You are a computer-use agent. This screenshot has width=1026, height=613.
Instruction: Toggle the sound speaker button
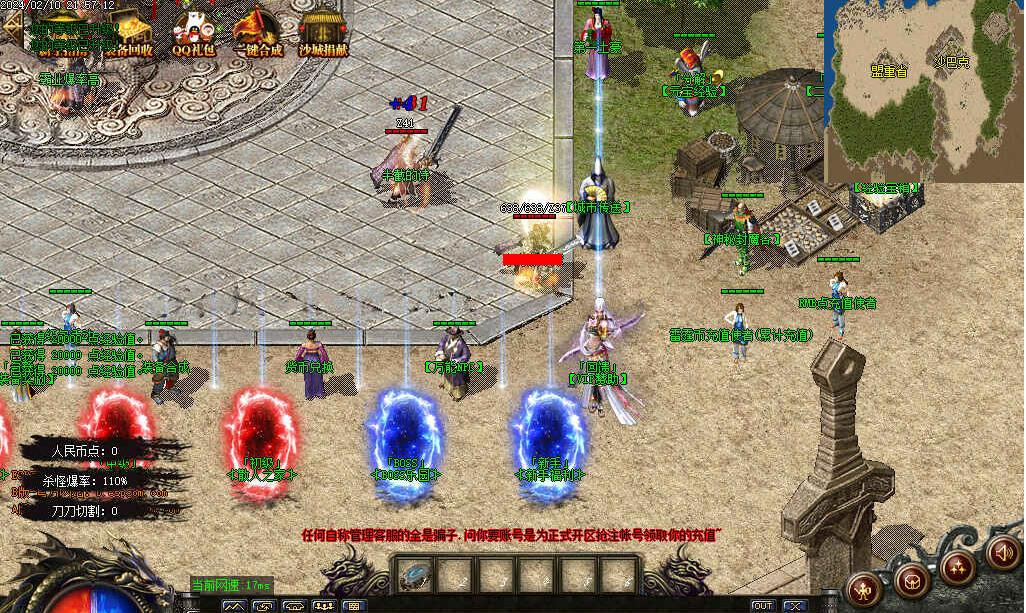tap(1001, 551)
